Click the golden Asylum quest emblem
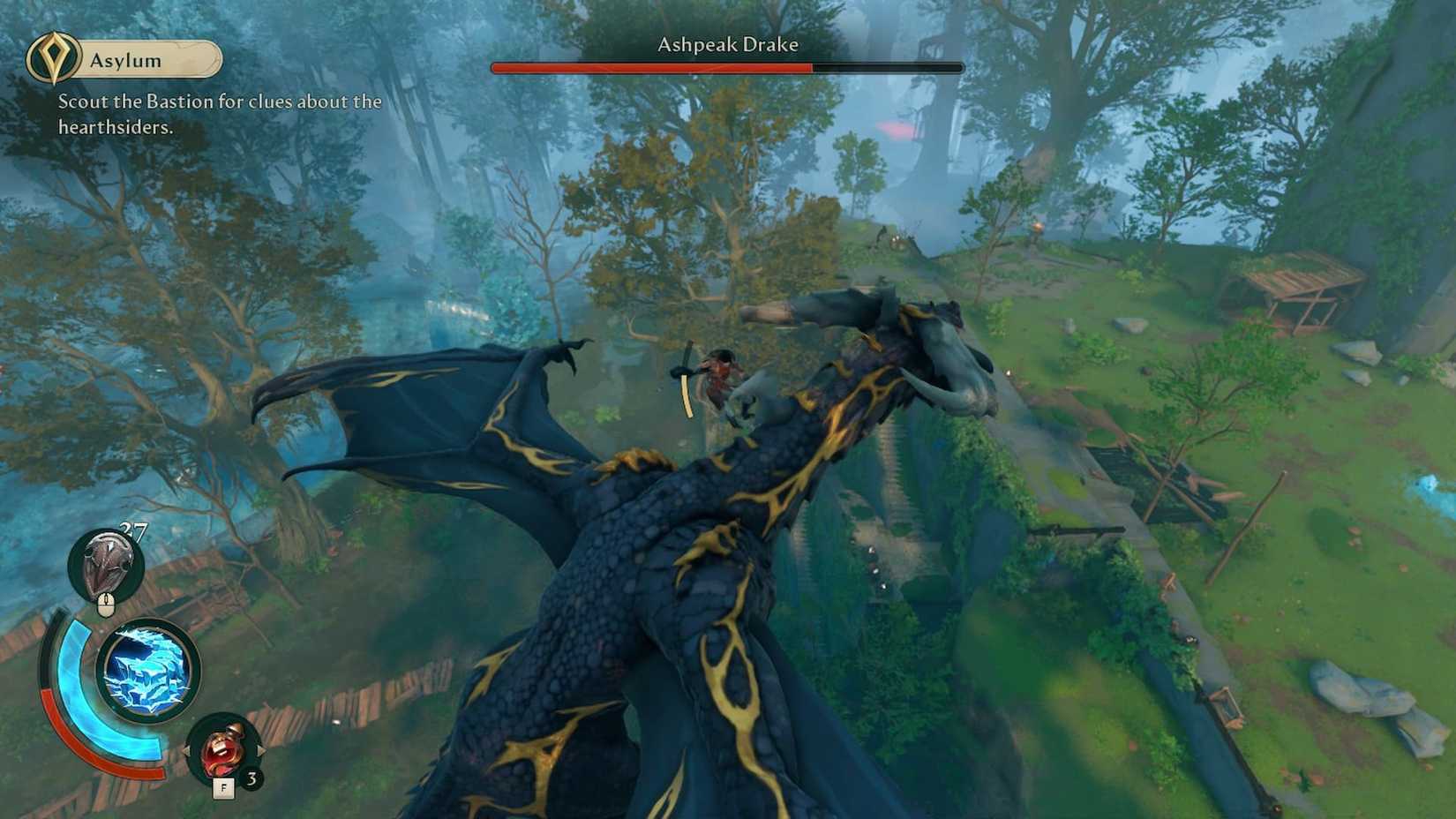The height and width of the screenshot is (819, 1456). [x=55, y=58]
